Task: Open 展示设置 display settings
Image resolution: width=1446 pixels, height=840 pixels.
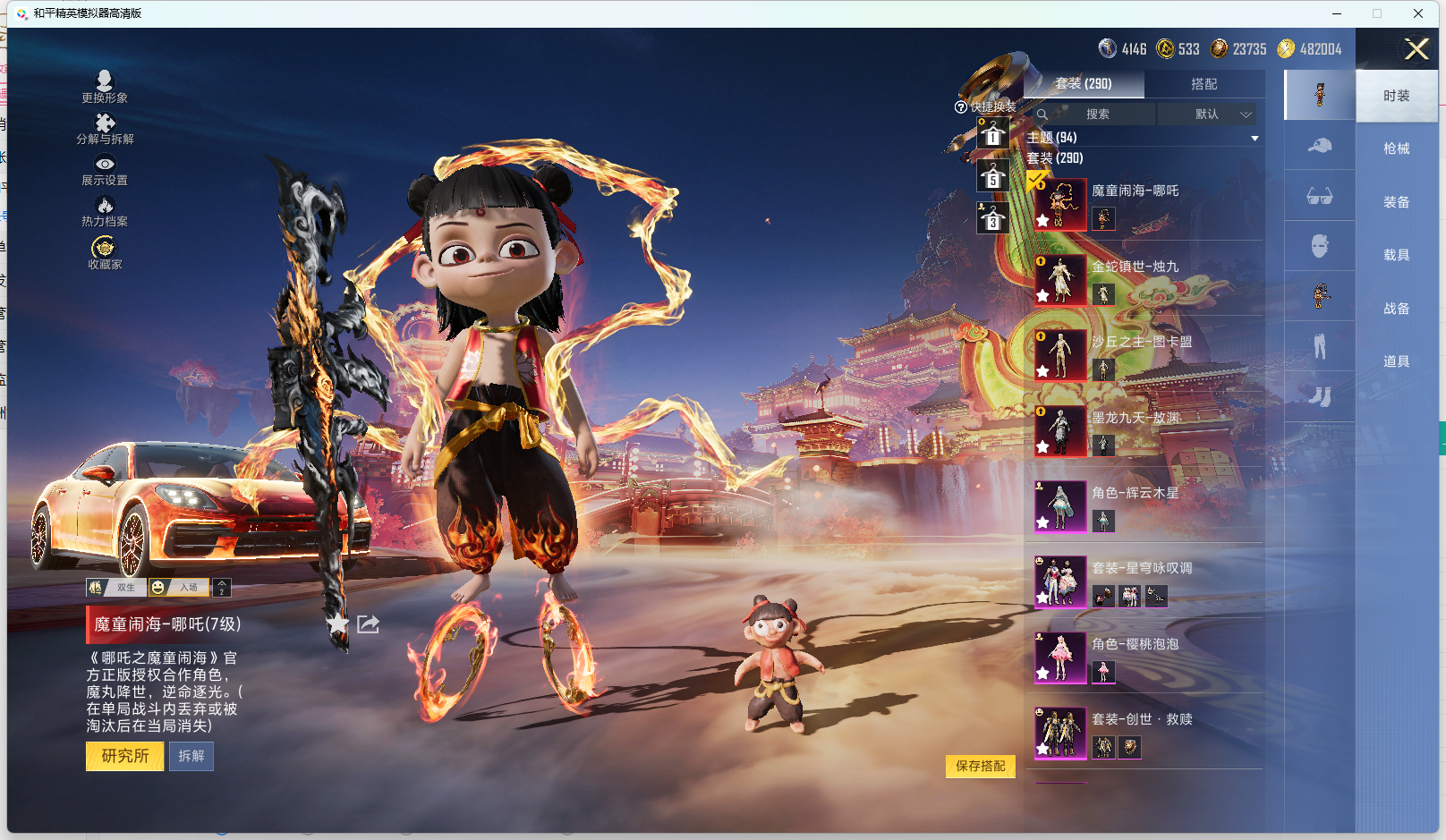Action: [x=105, y=170]
